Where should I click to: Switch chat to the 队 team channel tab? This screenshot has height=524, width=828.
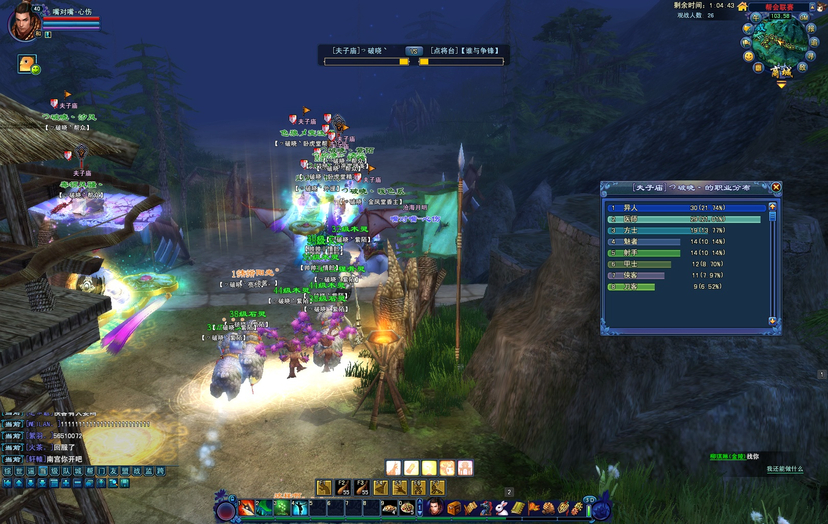pyautogui.click(x=66, y=470)
